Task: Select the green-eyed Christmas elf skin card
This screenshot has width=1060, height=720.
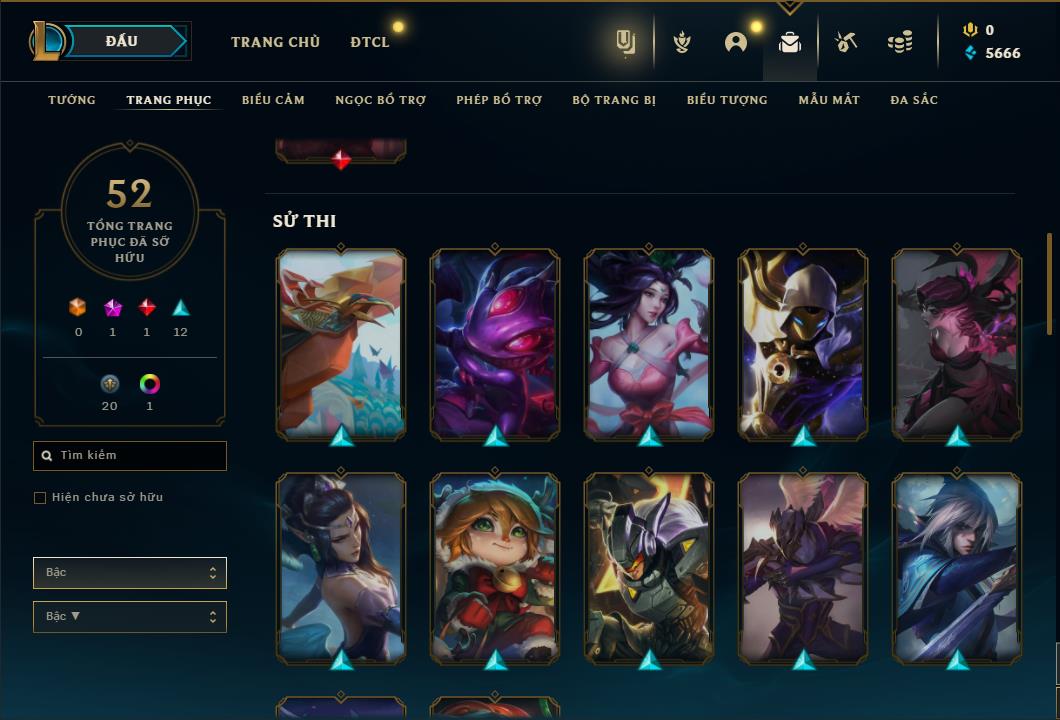Action: [x=495, y=566]
